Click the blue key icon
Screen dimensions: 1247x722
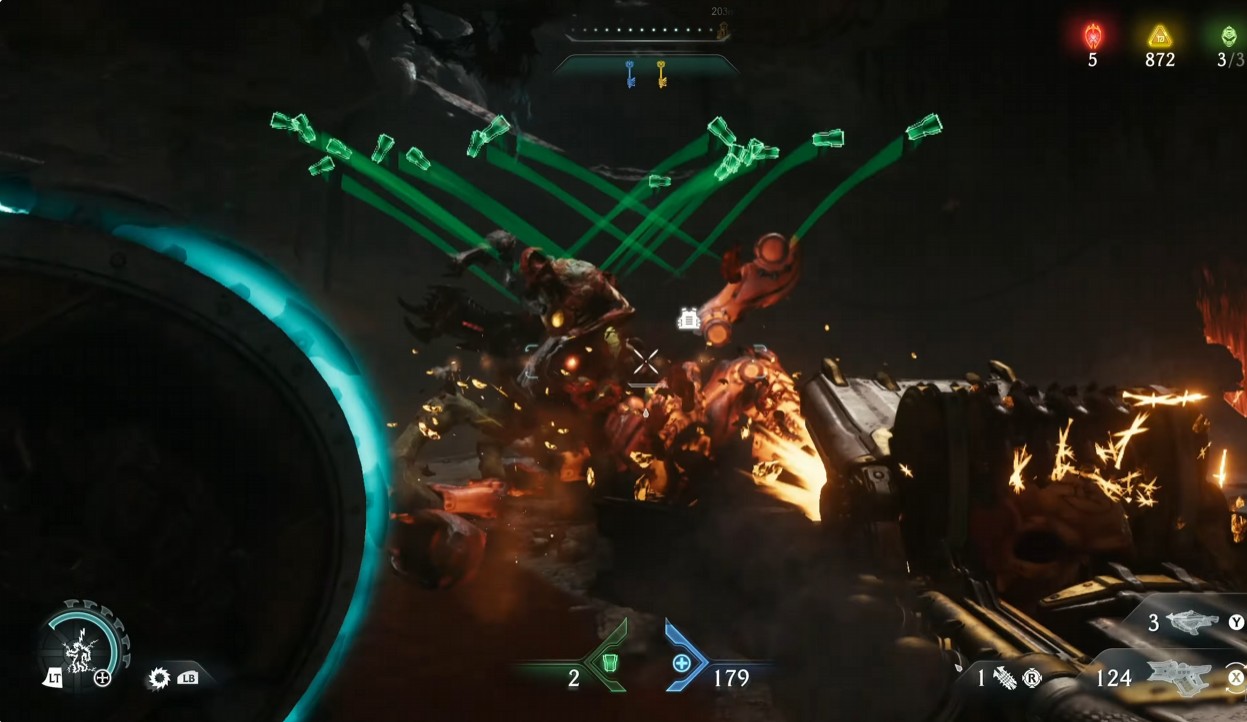(x=631, y=74)
